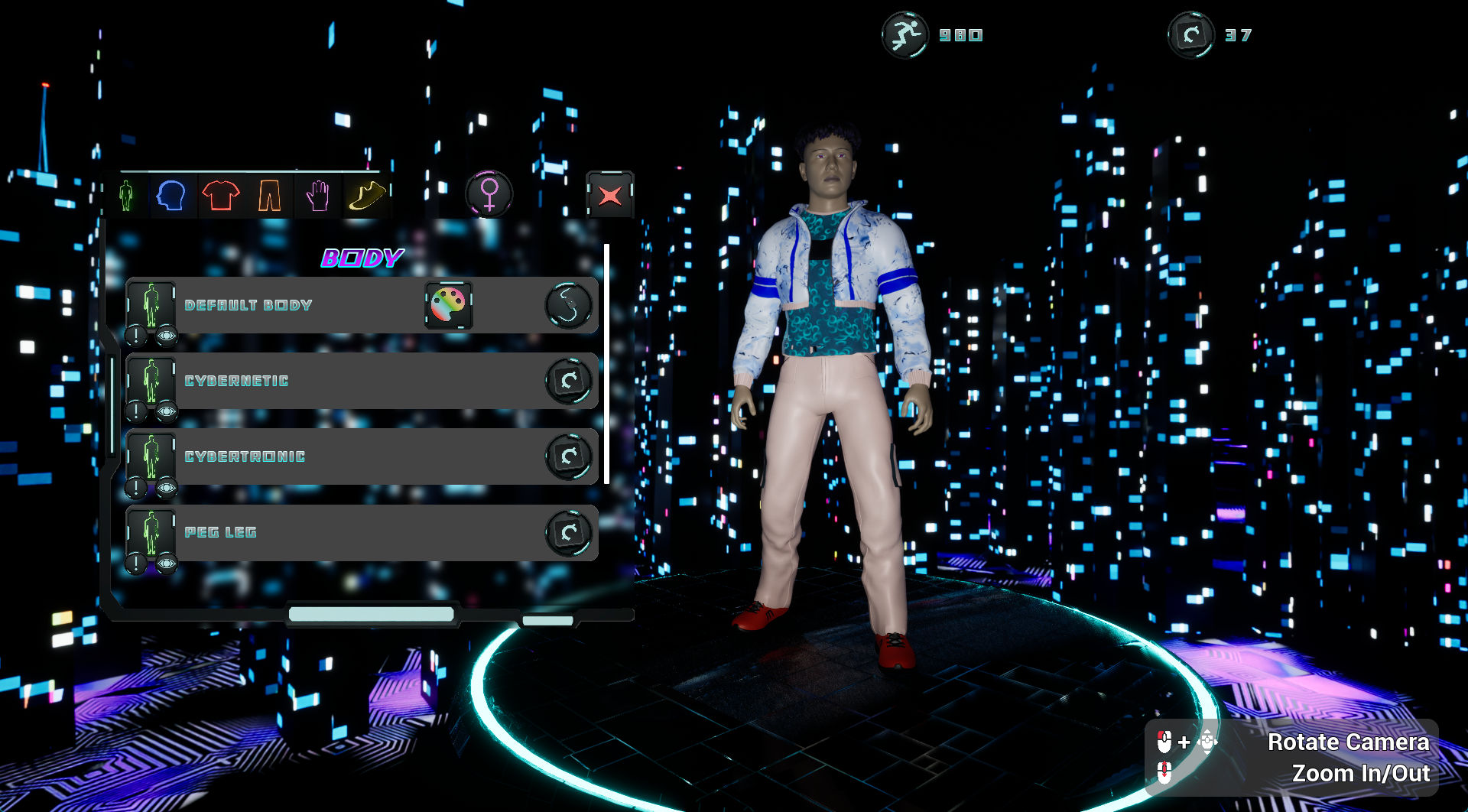The width and height of the screenshot is (1468, 812).
Task: Open the blue Head category tab
Action: pos(171,196)
